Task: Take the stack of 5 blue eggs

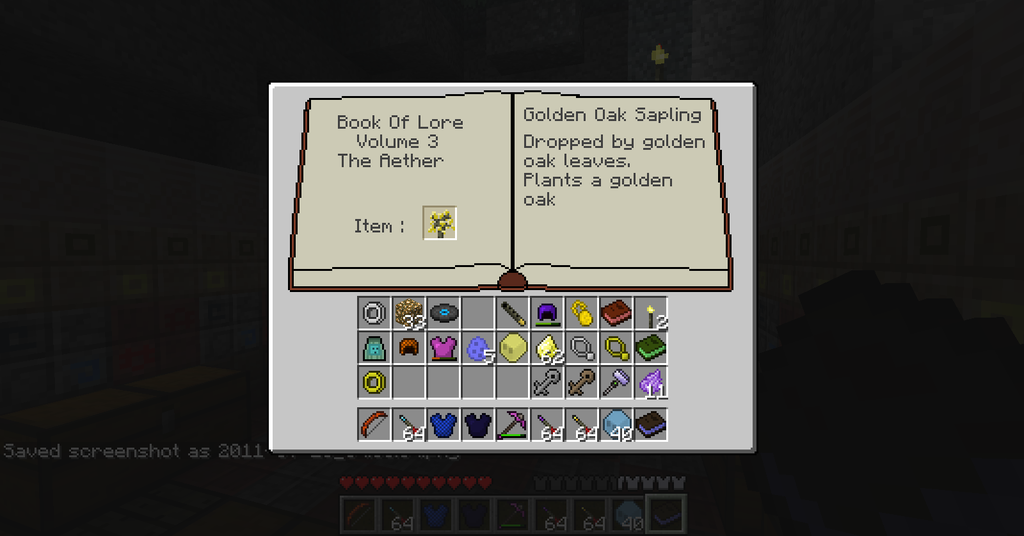Action: pos(478,347)
